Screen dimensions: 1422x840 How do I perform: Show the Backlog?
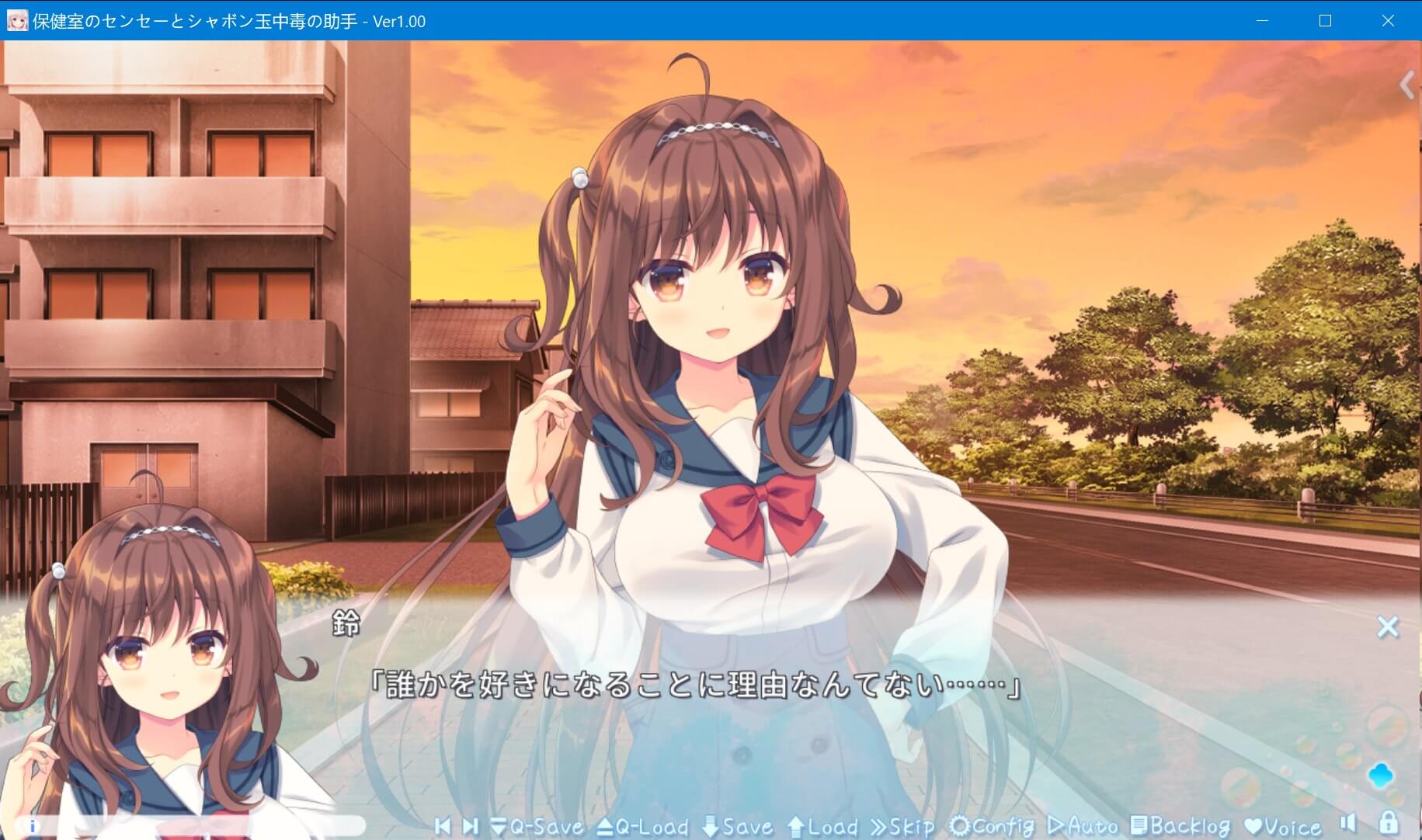tap(1180, 826)
